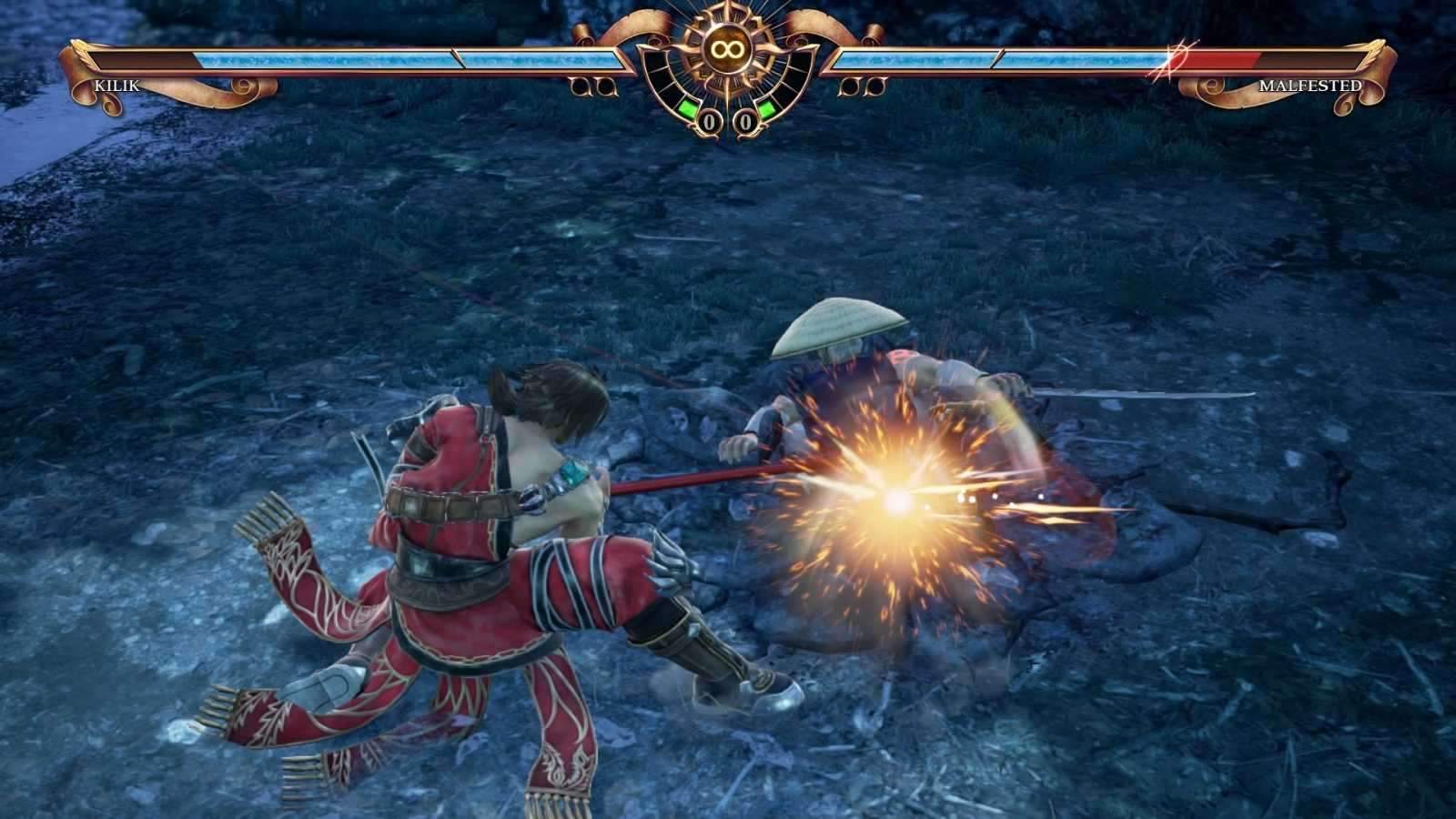Click the red guard-crush flash on Malfested's bar
Viewport: 1456px width, 819px height.
click(1174, 61)
